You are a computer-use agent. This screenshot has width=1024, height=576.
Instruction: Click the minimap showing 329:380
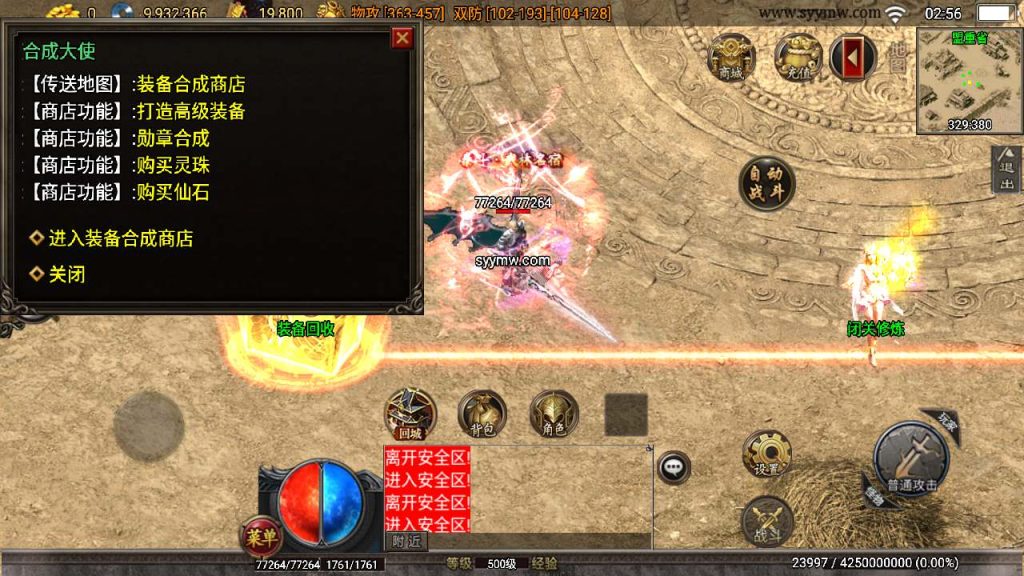[967, 80]
